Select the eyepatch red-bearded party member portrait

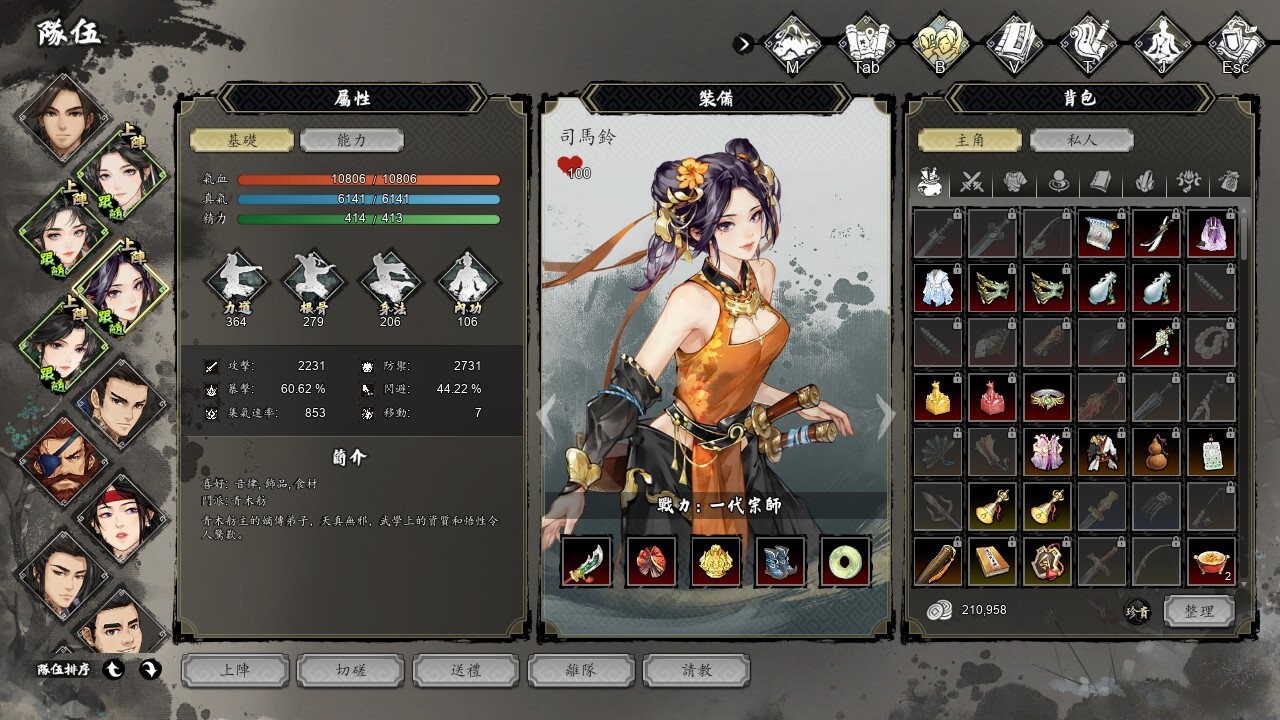click(x=62, y=461)
